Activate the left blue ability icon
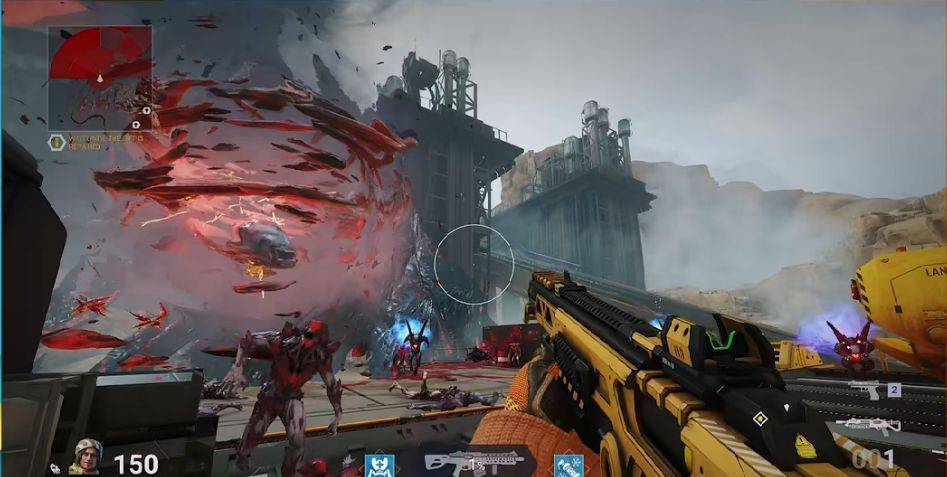Image resolution: width=947 pixels, height=477 pixels. pos(379,466)
